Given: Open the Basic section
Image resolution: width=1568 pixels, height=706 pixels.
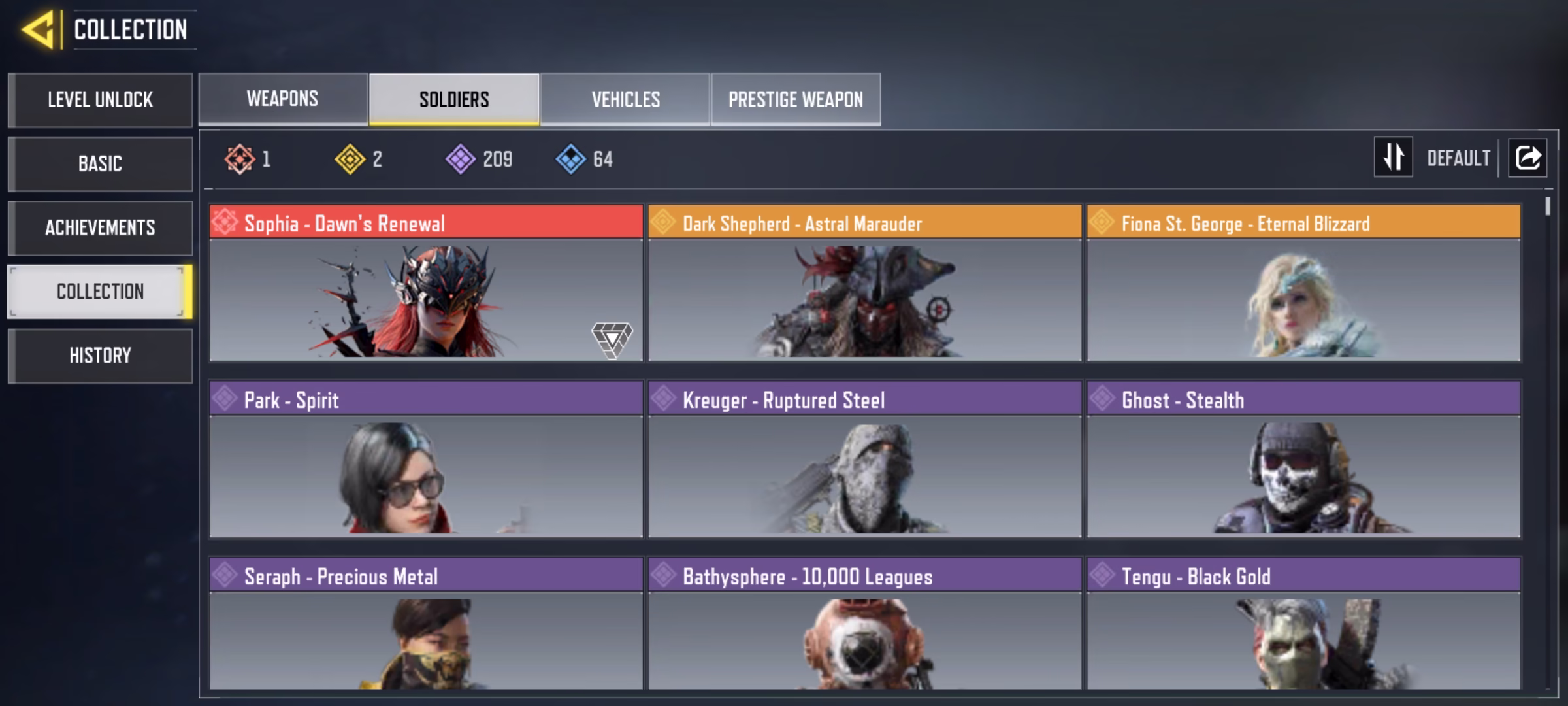Looking at the screenshot, I should (100, 163).
